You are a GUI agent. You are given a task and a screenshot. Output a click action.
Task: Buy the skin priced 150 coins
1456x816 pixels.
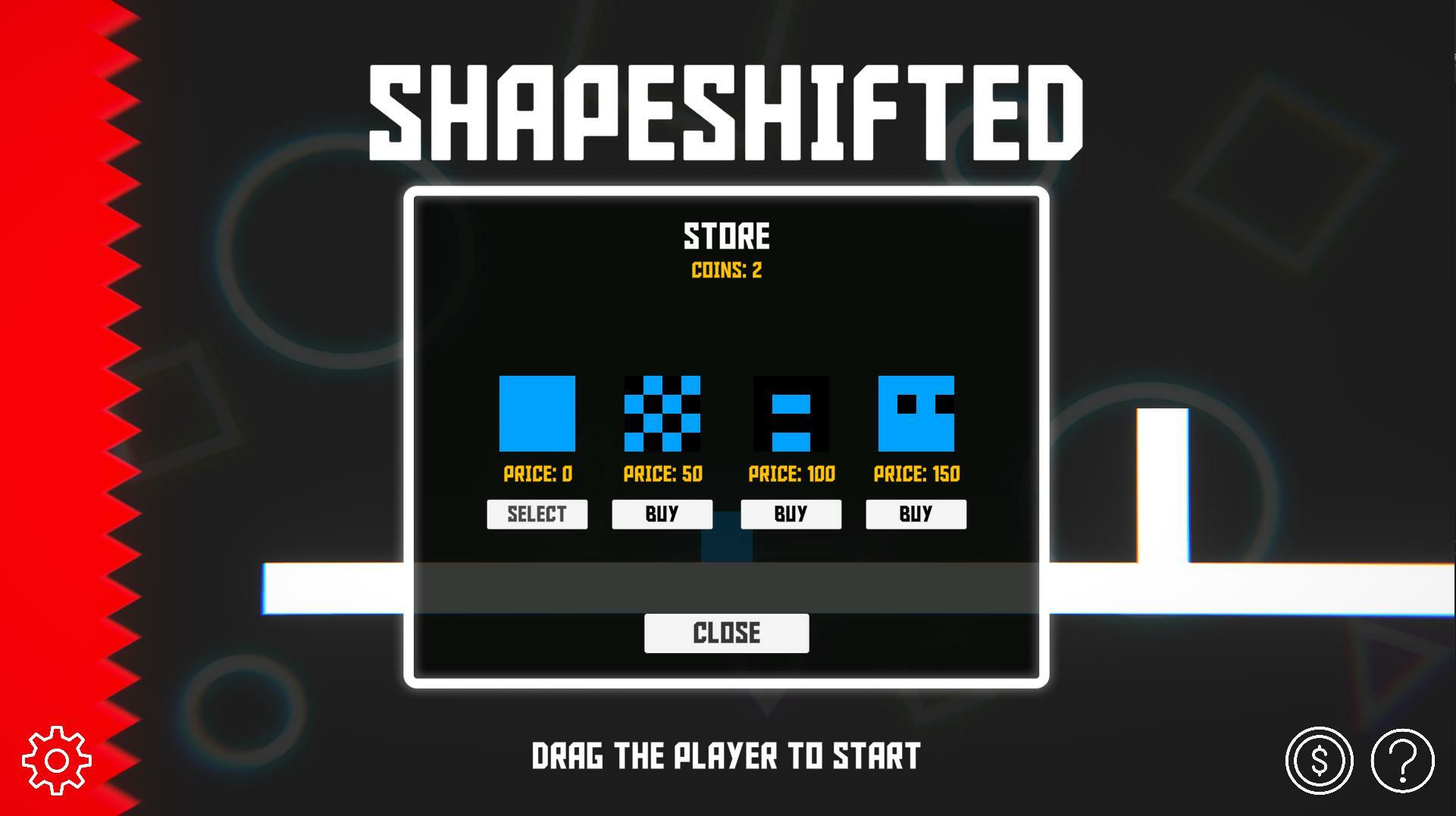pos(916,514)
